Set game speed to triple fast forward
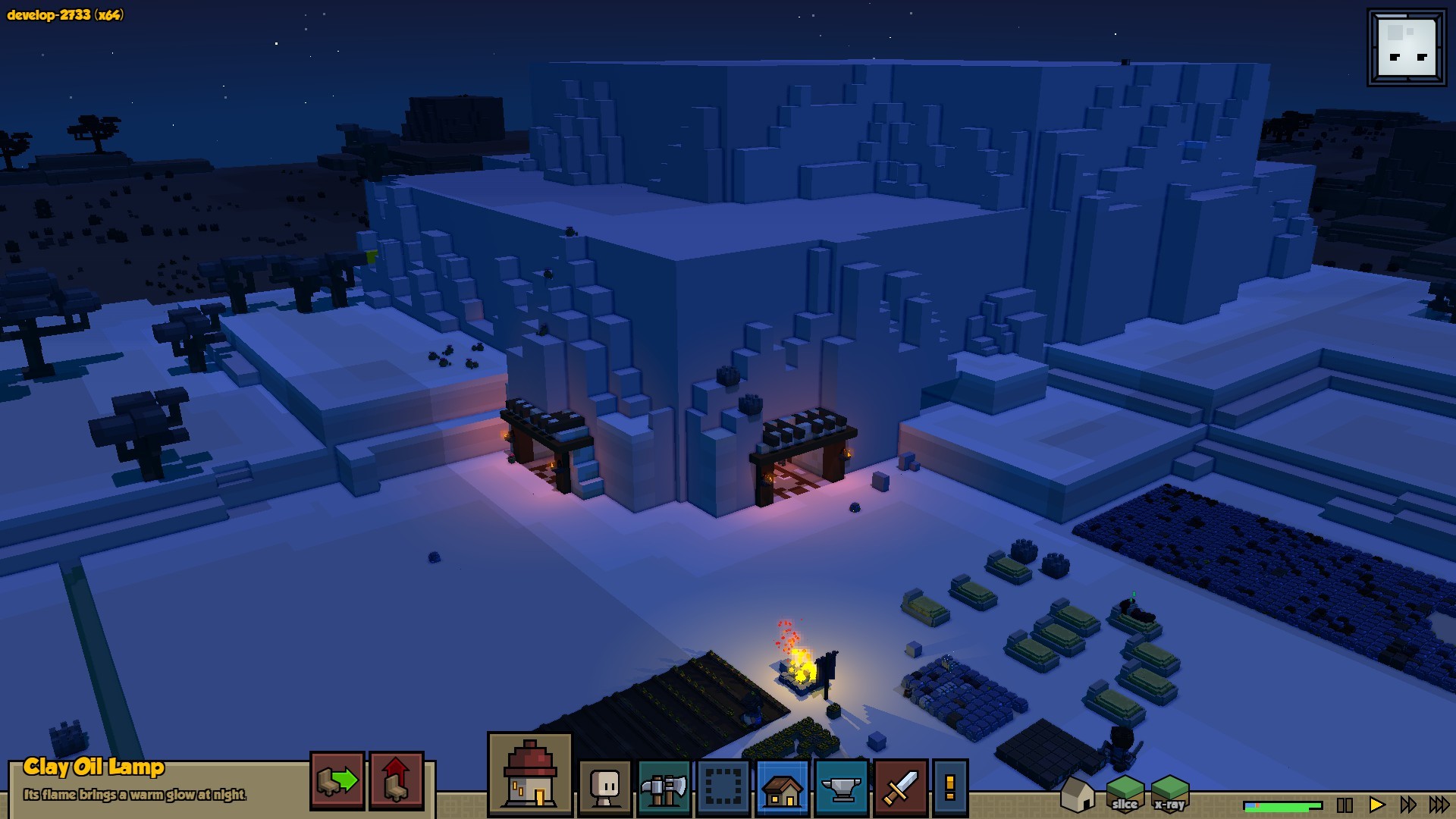 pos(1439,805)
